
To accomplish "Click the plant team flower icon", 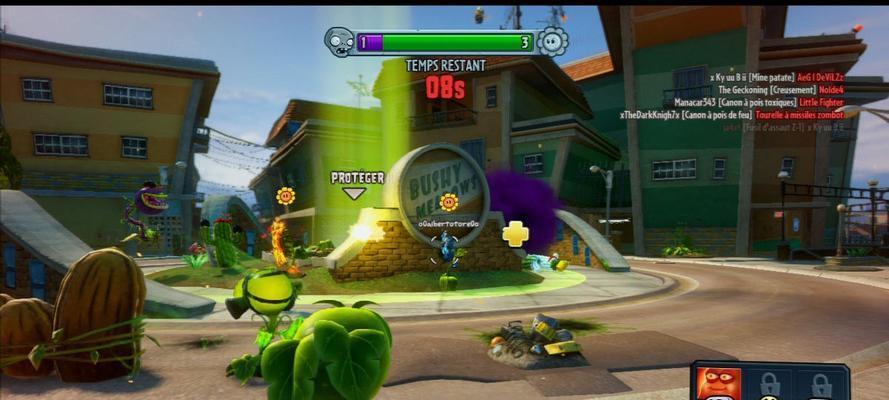I will coord(552,42).
